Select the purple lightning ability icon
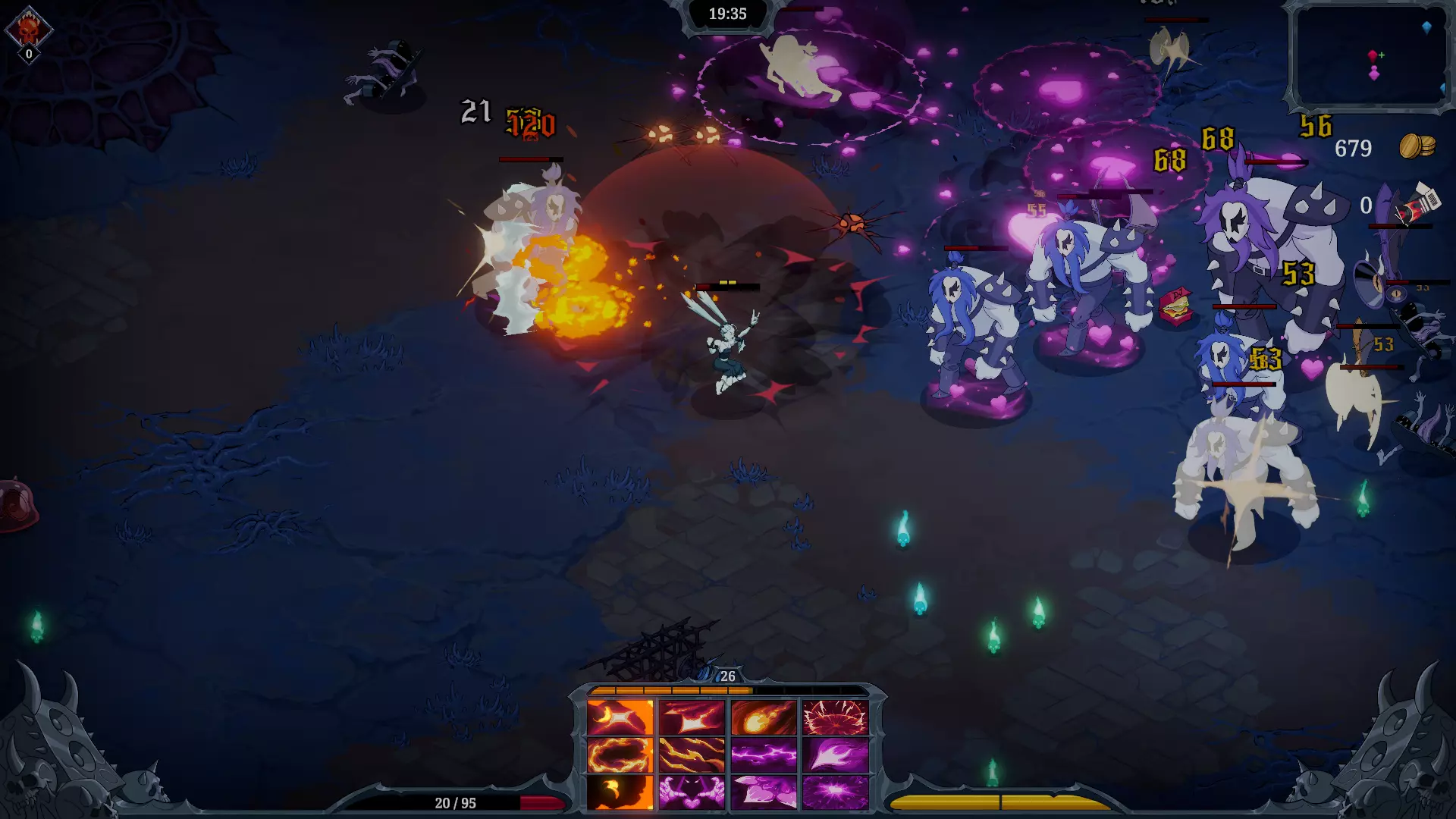This screenshot has width=1456, height=819. pos(764,755)
